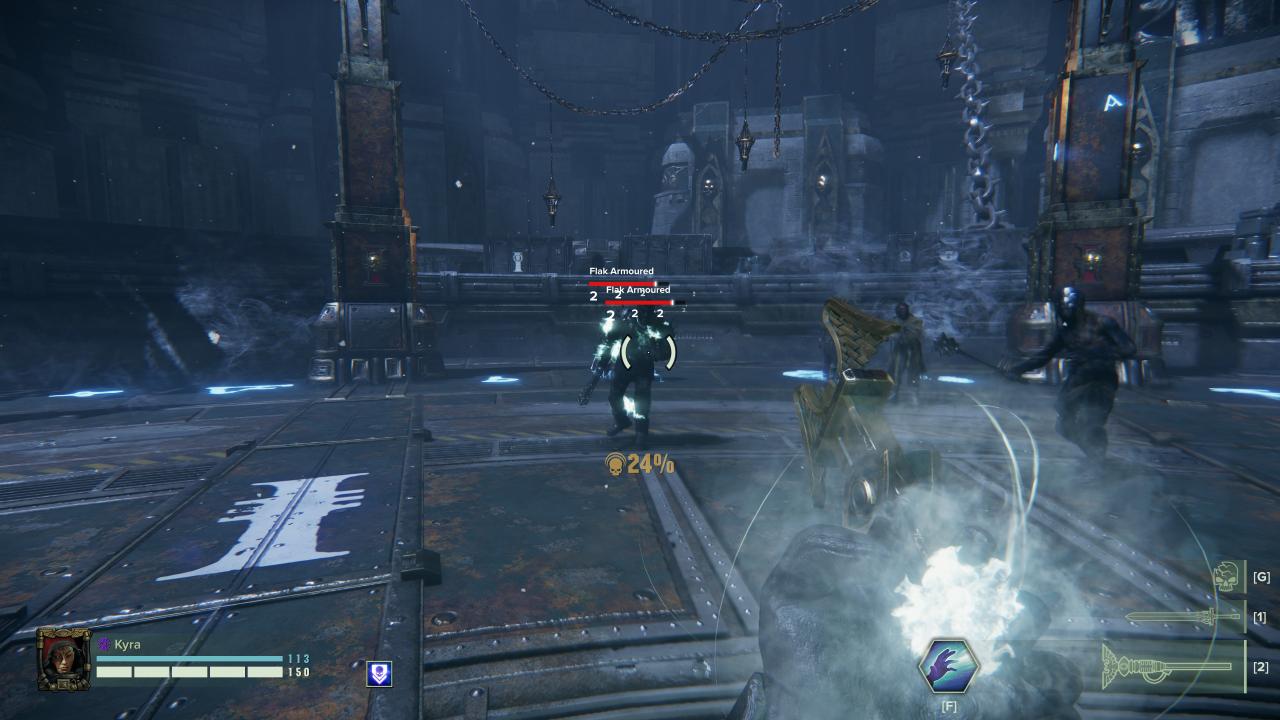Click the shield buff icon
Viewport: 1280px width, 720px height.
point(378,673)
